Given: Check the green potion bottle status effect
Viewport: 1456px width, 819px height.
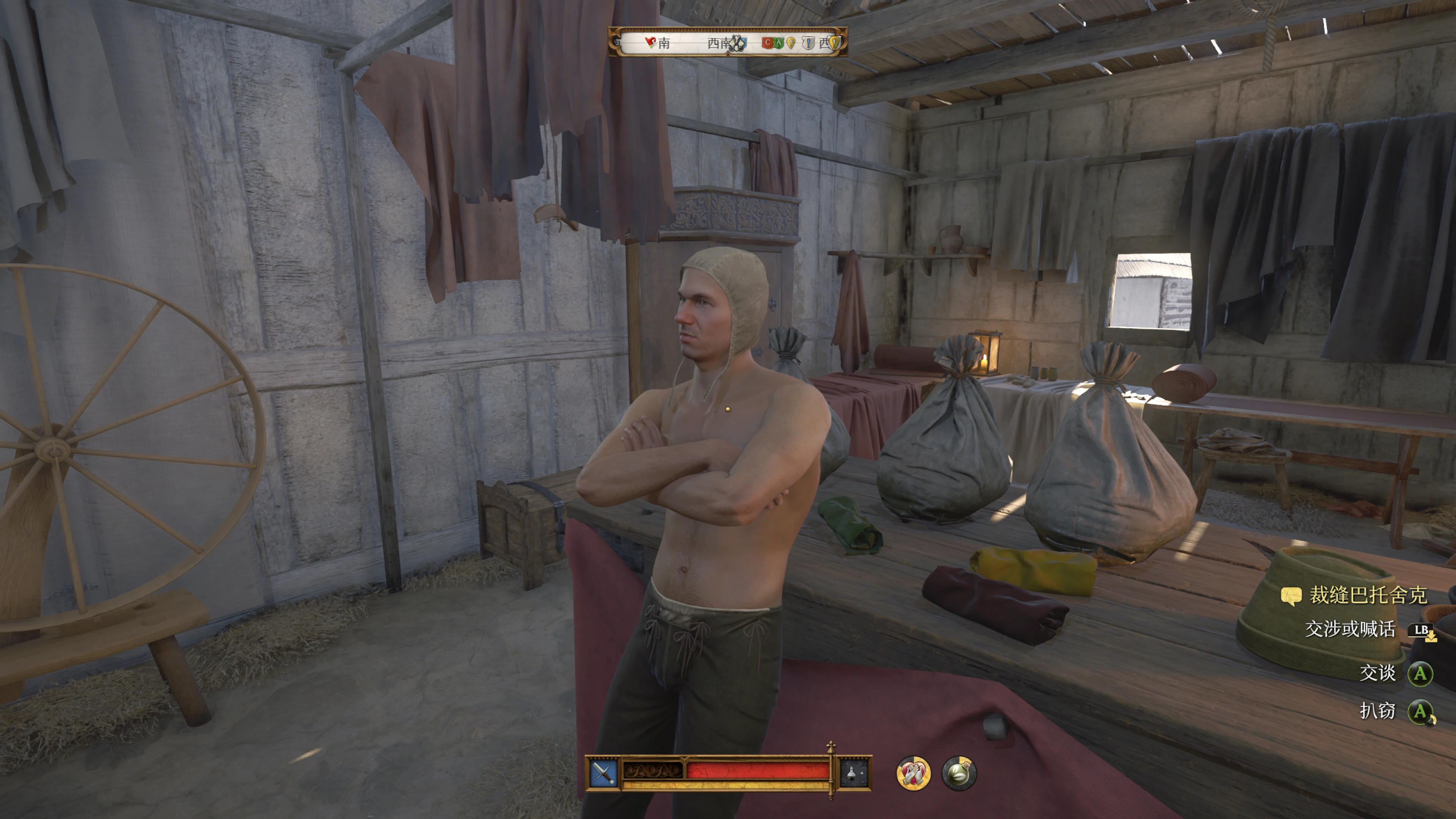Looking at the screenshot, I should tap(959, 773).
